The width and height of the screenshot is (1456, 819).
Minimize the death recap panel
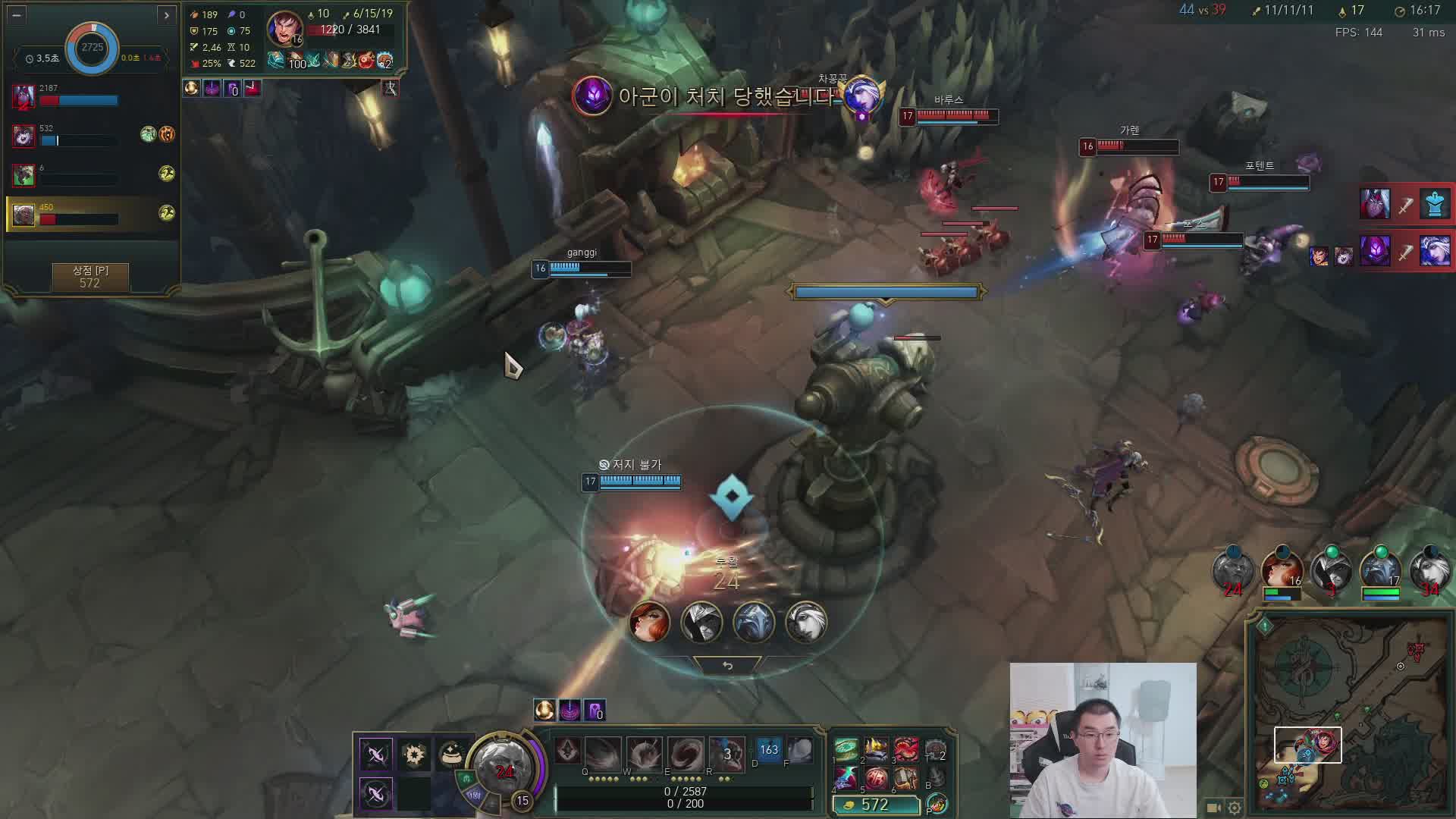pyautogui.click(x=17, y=14)
